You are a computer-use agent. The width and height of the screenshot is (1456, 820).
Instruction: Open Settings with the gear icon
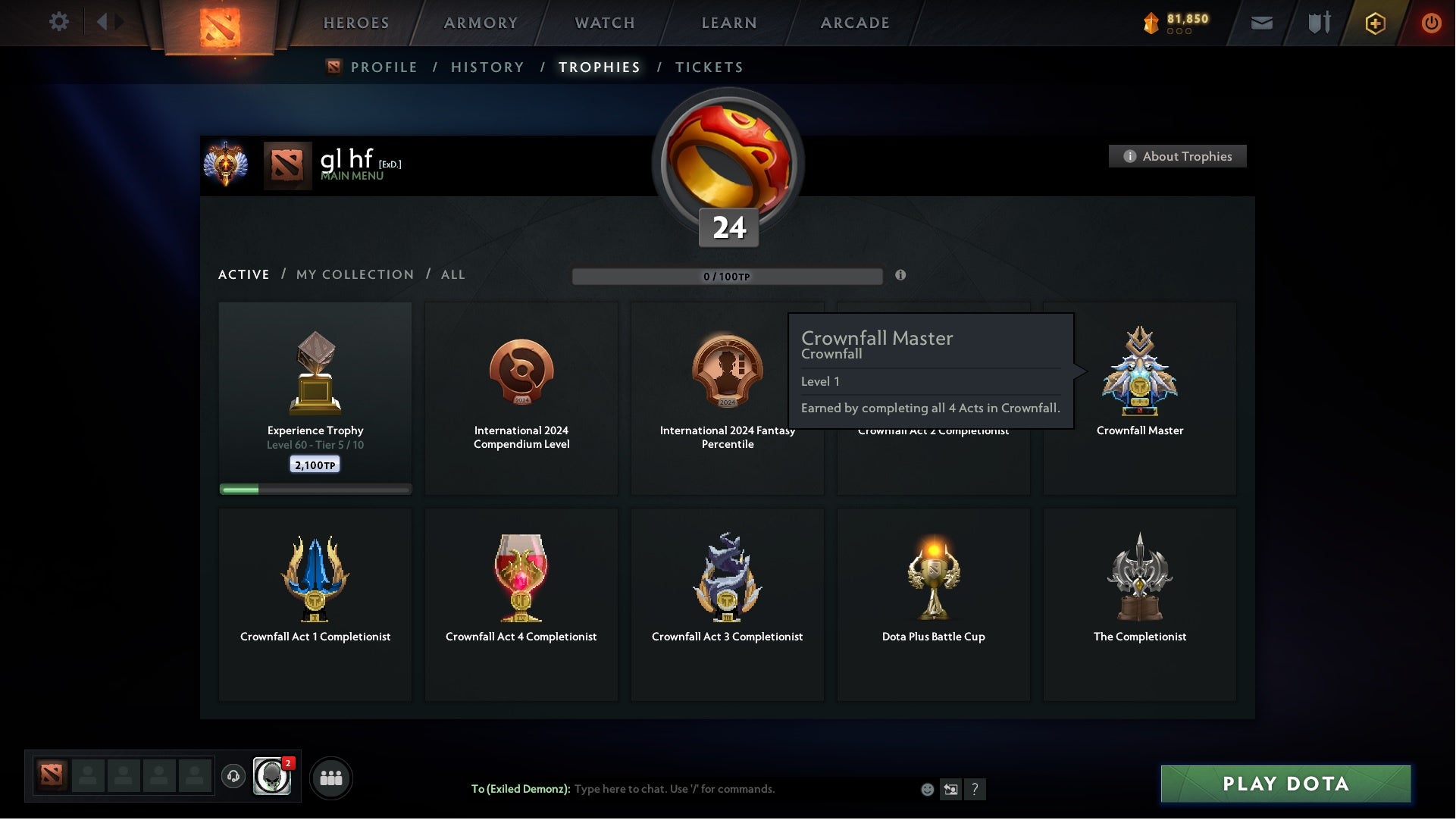pos(59,22)
